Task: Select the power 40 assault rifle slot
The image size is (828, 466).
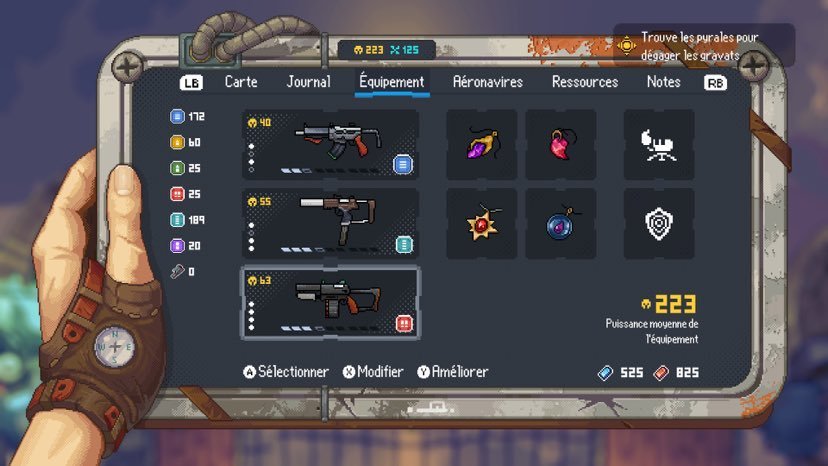Action: pyautogui.click(x=330, y=145)
